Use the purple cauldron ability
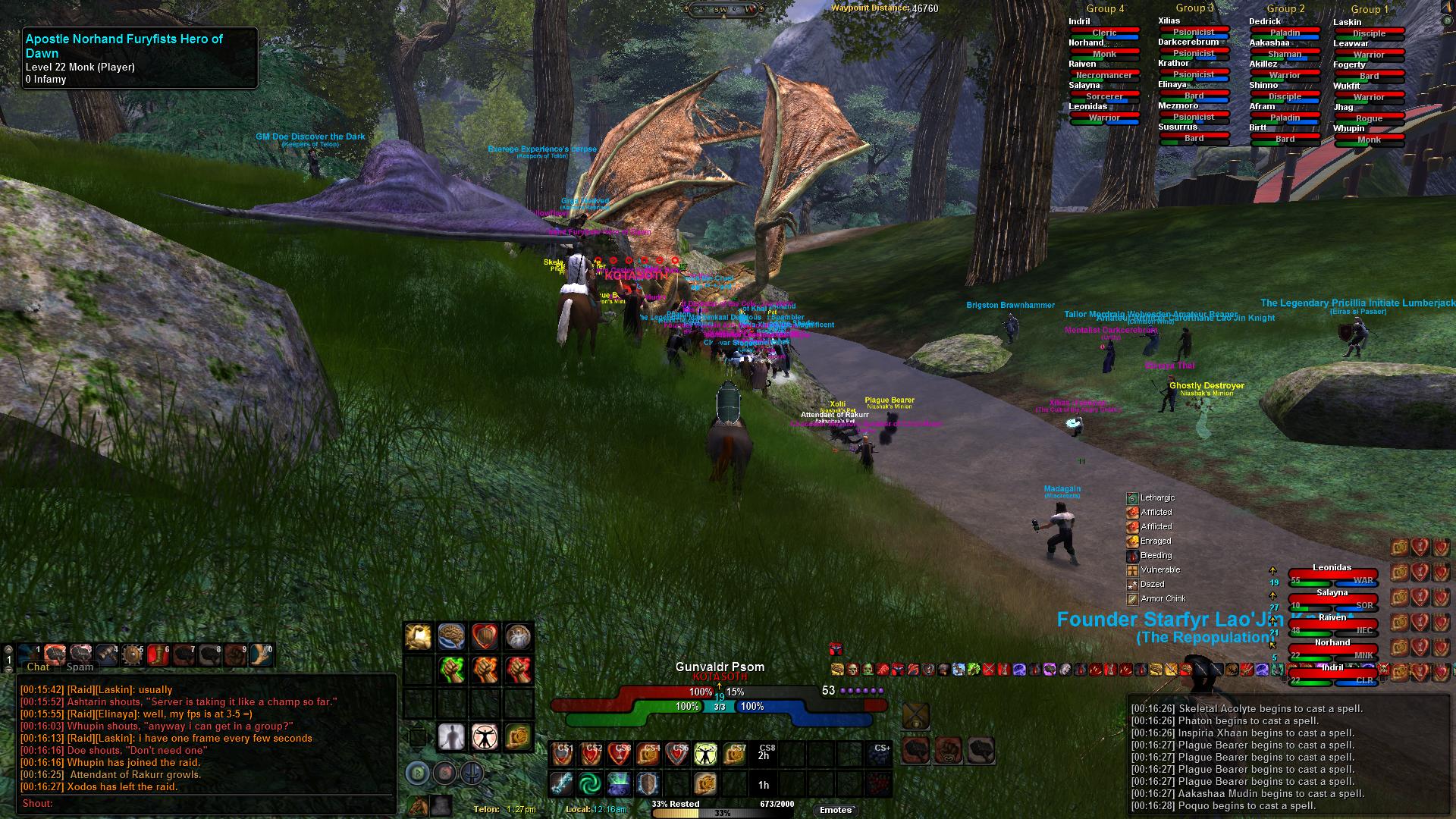This screenshot has width=1456, height=819. click(619, 783)
